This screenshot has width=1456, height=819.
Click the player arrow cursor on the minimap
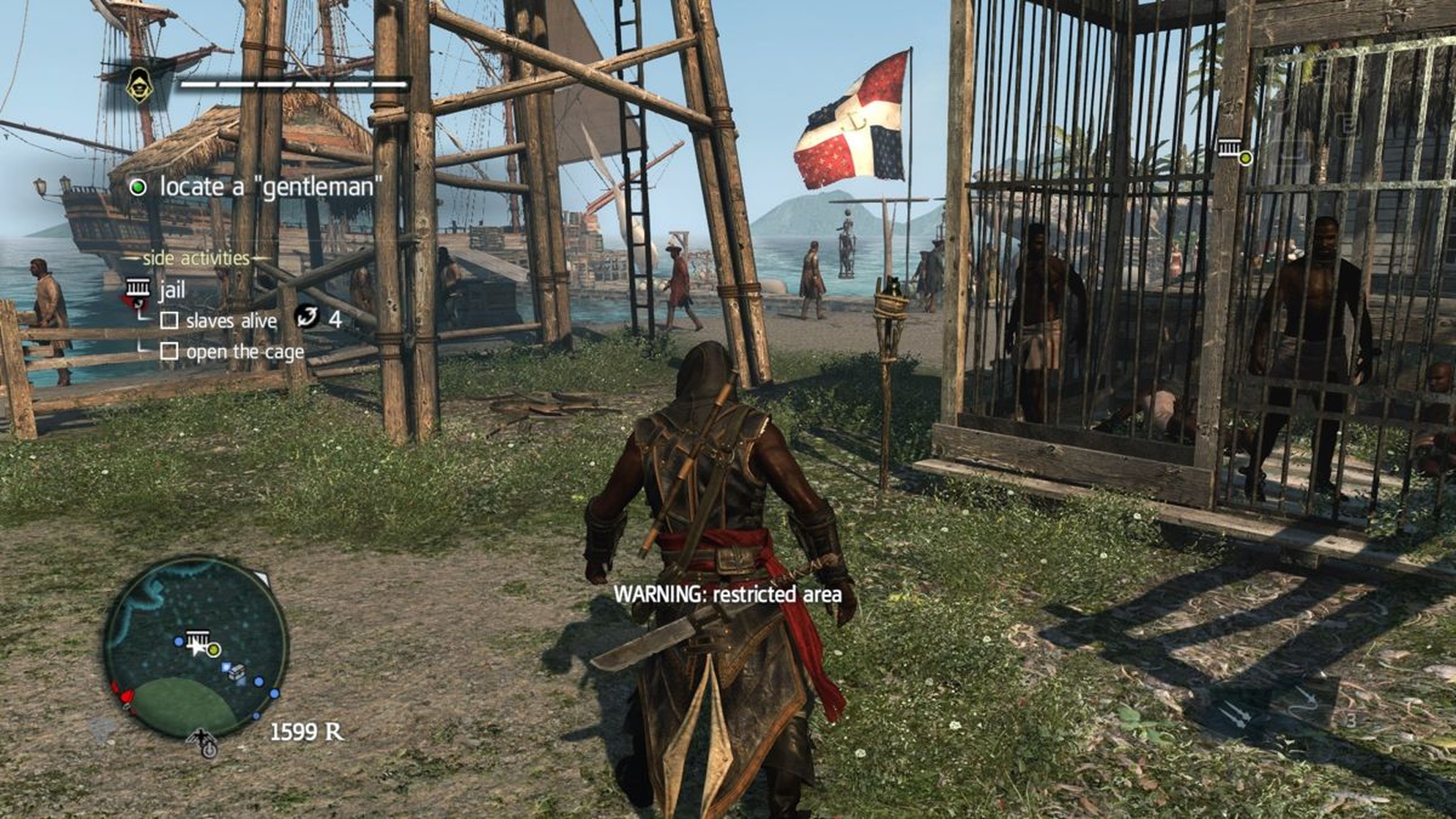click(199, 648)
